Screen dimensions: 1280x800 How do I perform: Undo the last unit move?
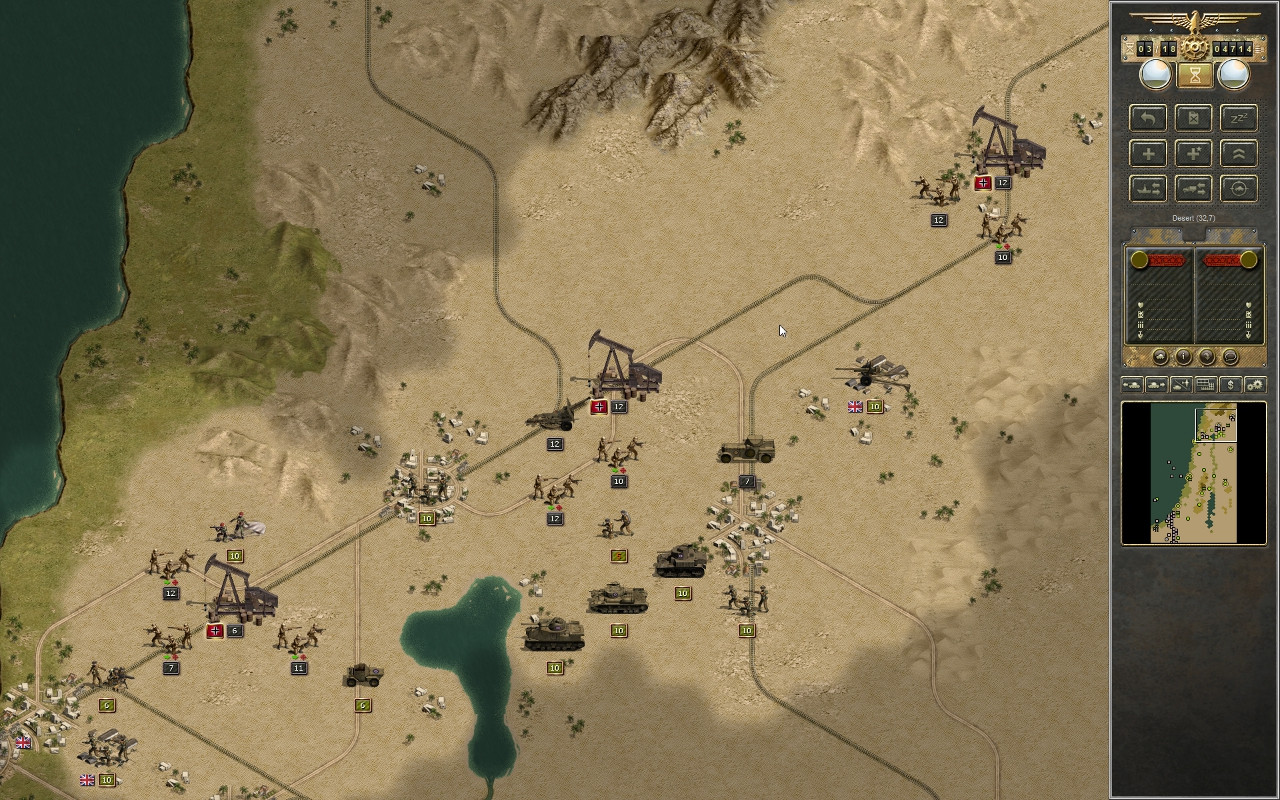[1147, 118]
